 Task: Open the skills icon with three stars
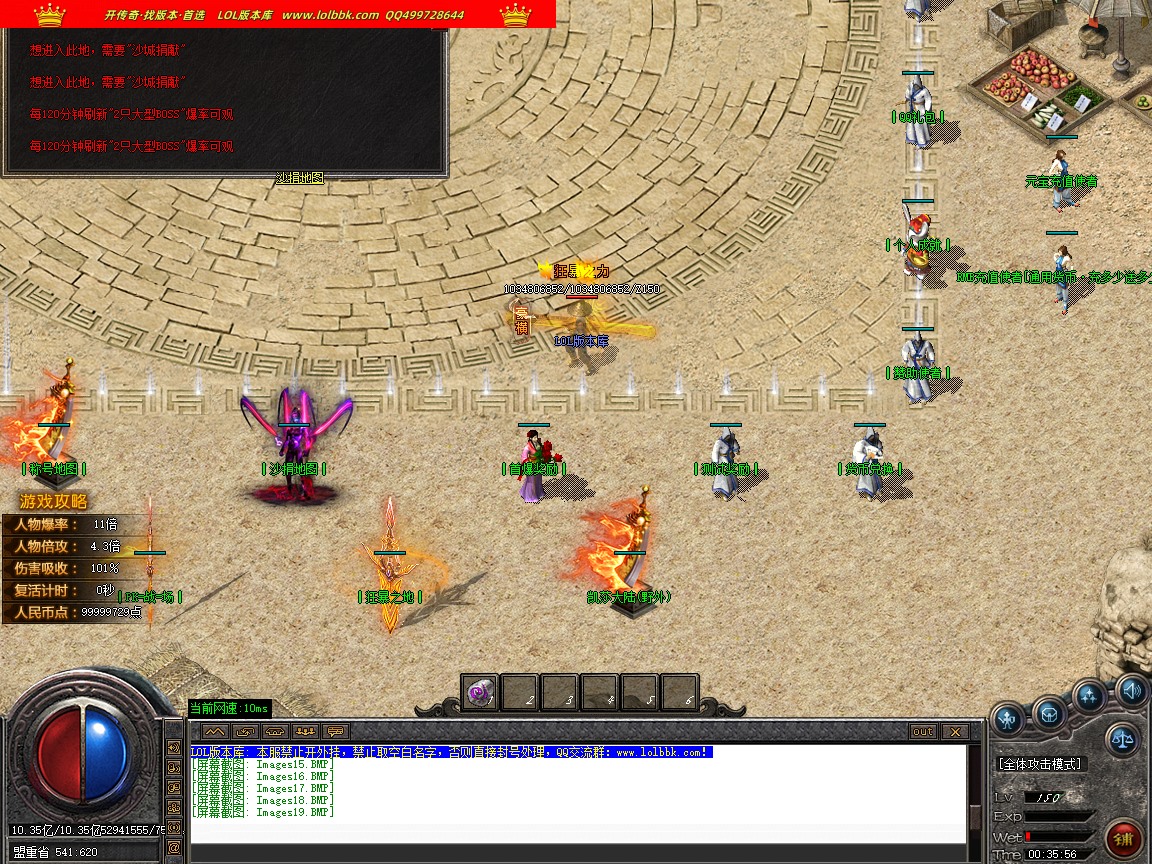pyautogui.click(x=1089, y=696)
